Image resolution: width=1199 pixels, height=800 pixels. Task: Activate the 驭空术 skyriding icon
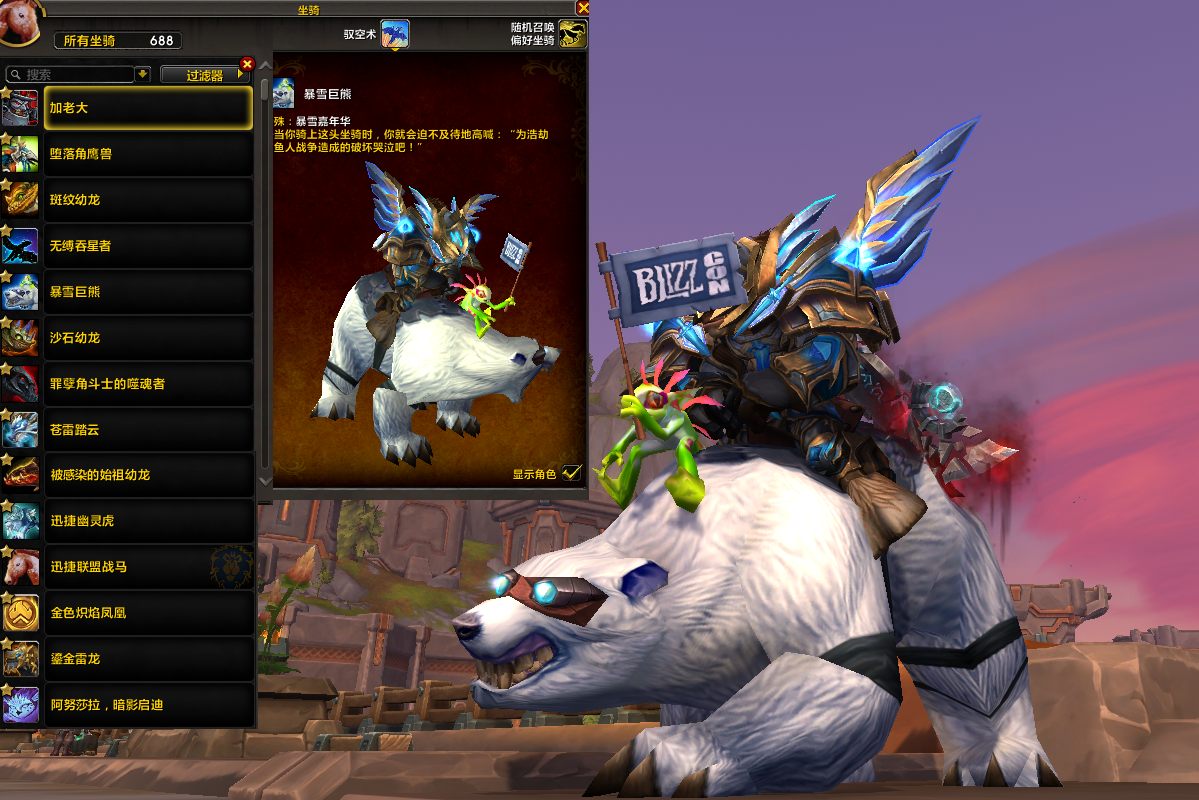click(394, 34)
